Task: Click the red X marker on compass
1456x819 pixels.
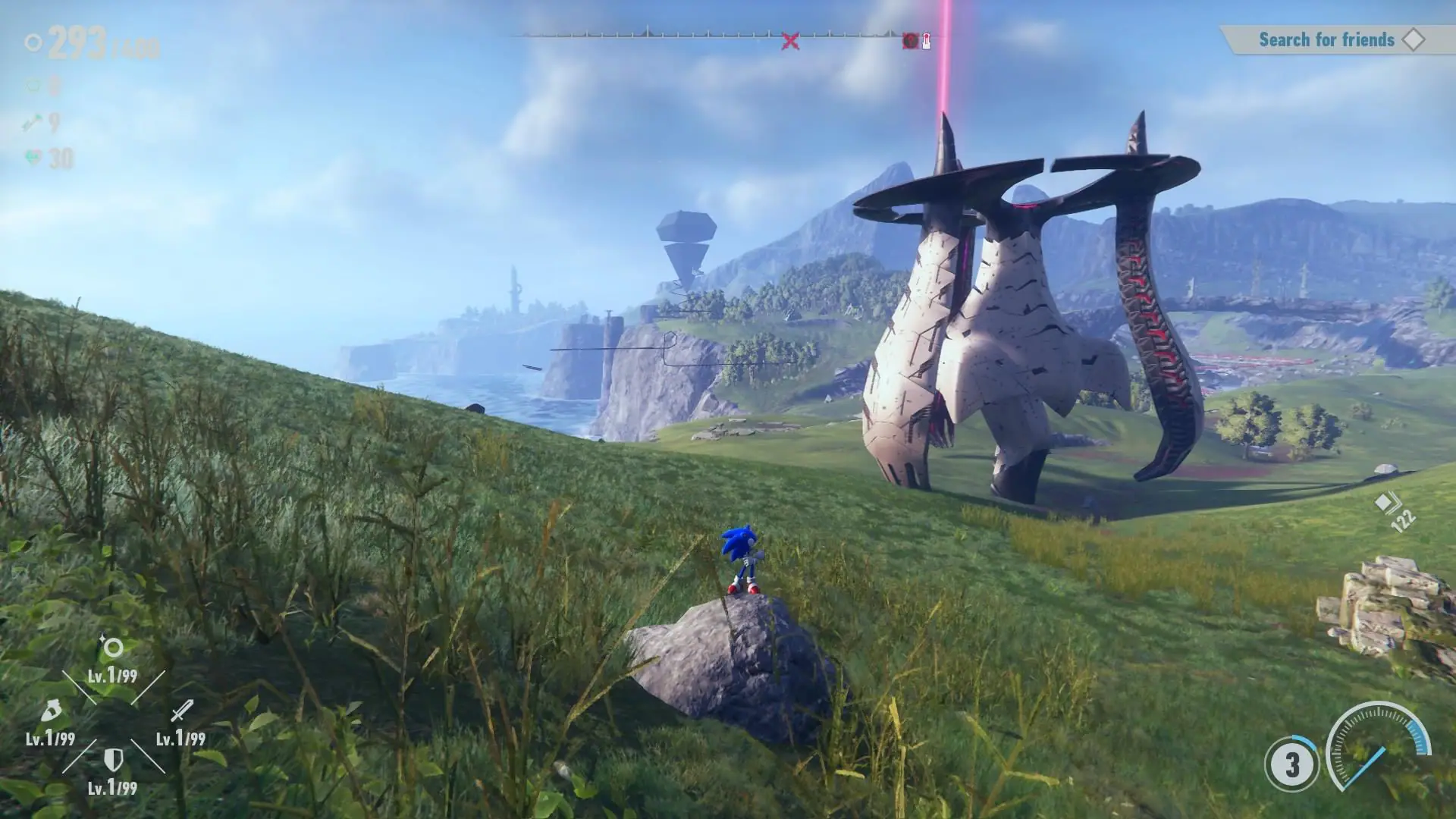Action: pyautogui.click(x=790, y=41)
